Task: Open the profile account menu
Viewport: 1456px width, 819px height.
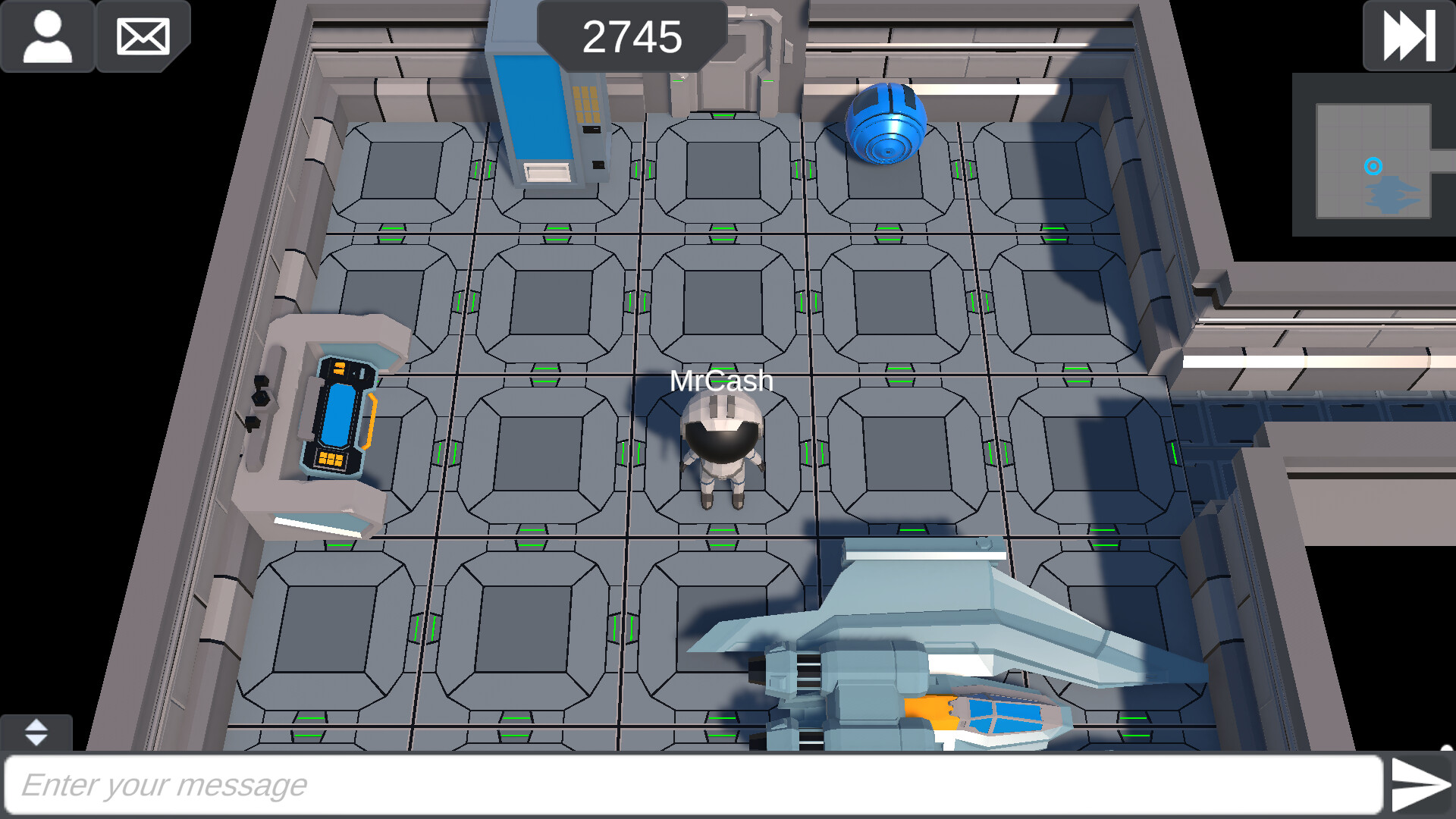Action: [48, 36]
